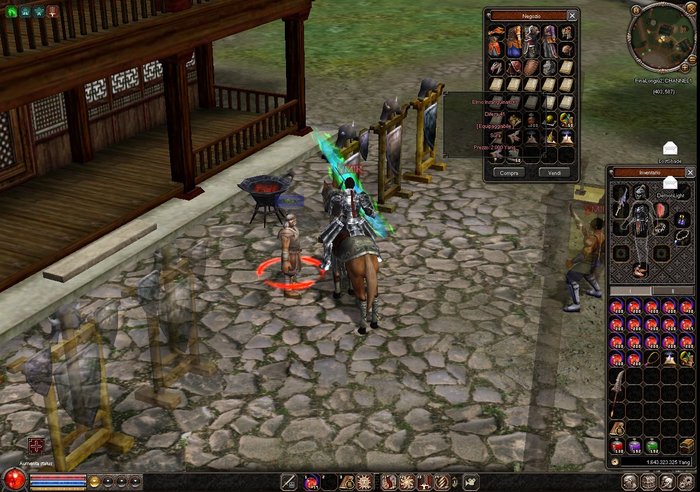Open the envelope message from LordShade
The width and height of the screenshot is (700, 492).
(669, 149)
